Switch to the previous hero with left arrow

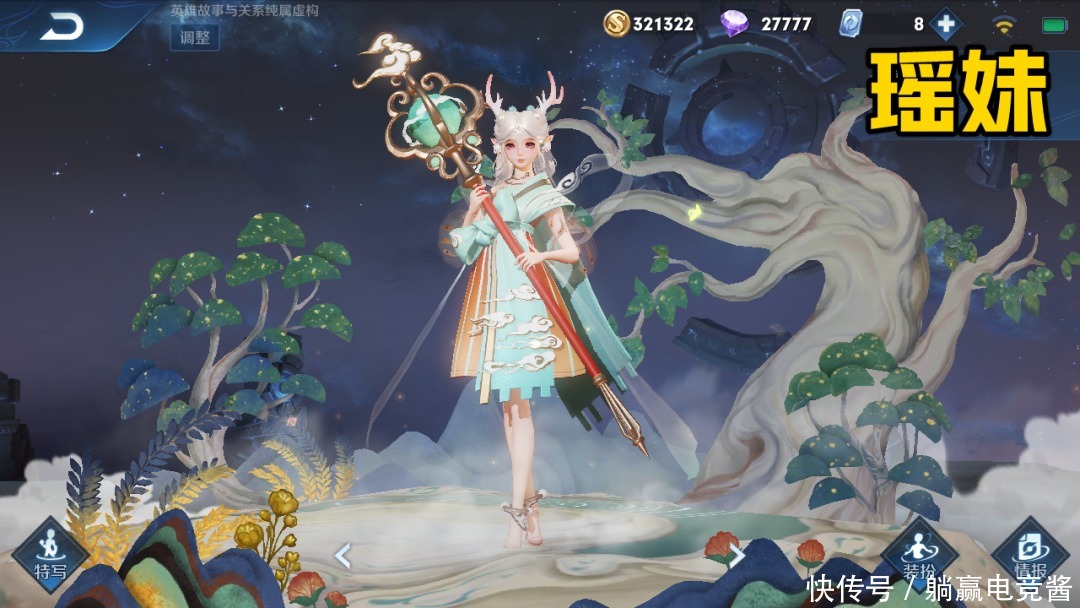pos(342,555)
